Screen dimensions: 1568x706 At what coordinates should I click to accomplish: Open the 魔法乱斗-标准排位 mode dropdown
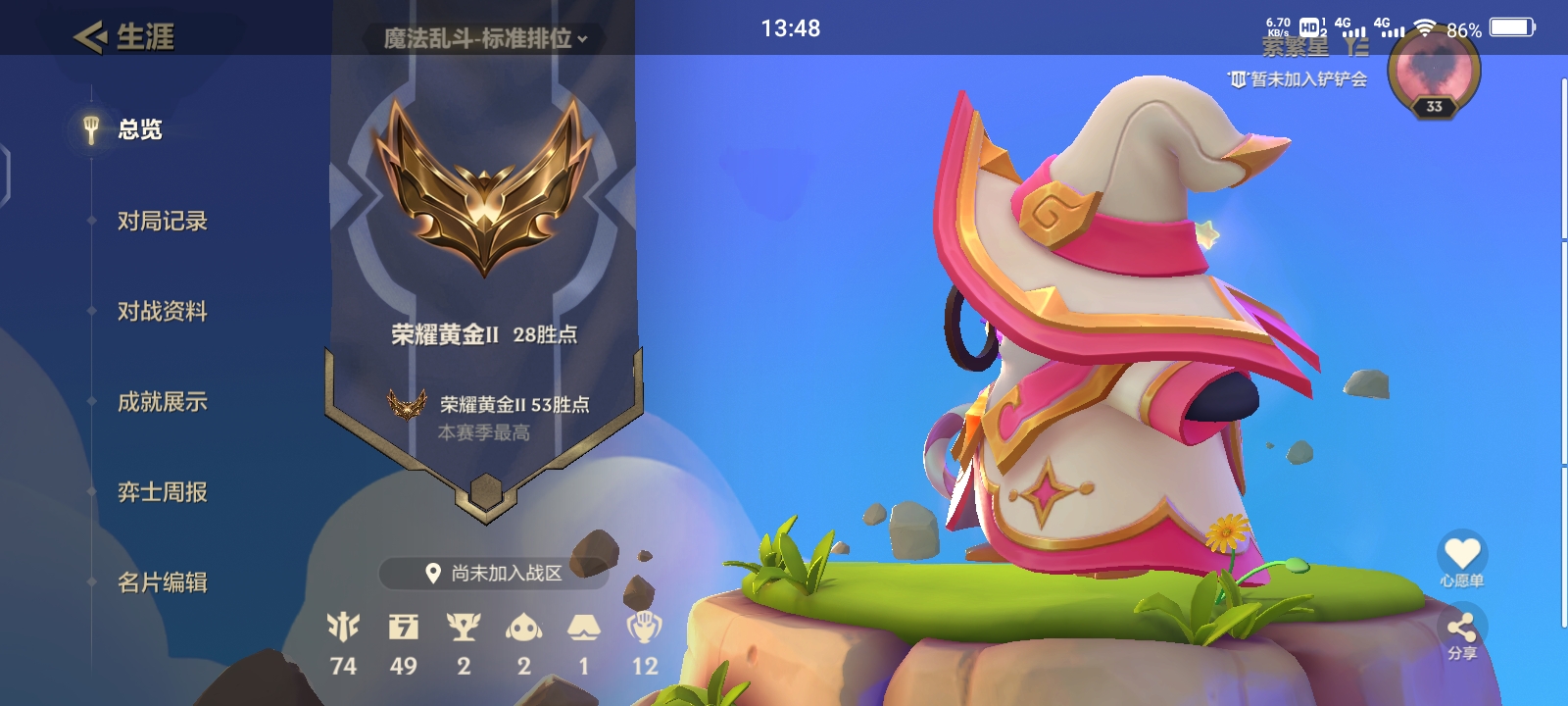[483, 39]
